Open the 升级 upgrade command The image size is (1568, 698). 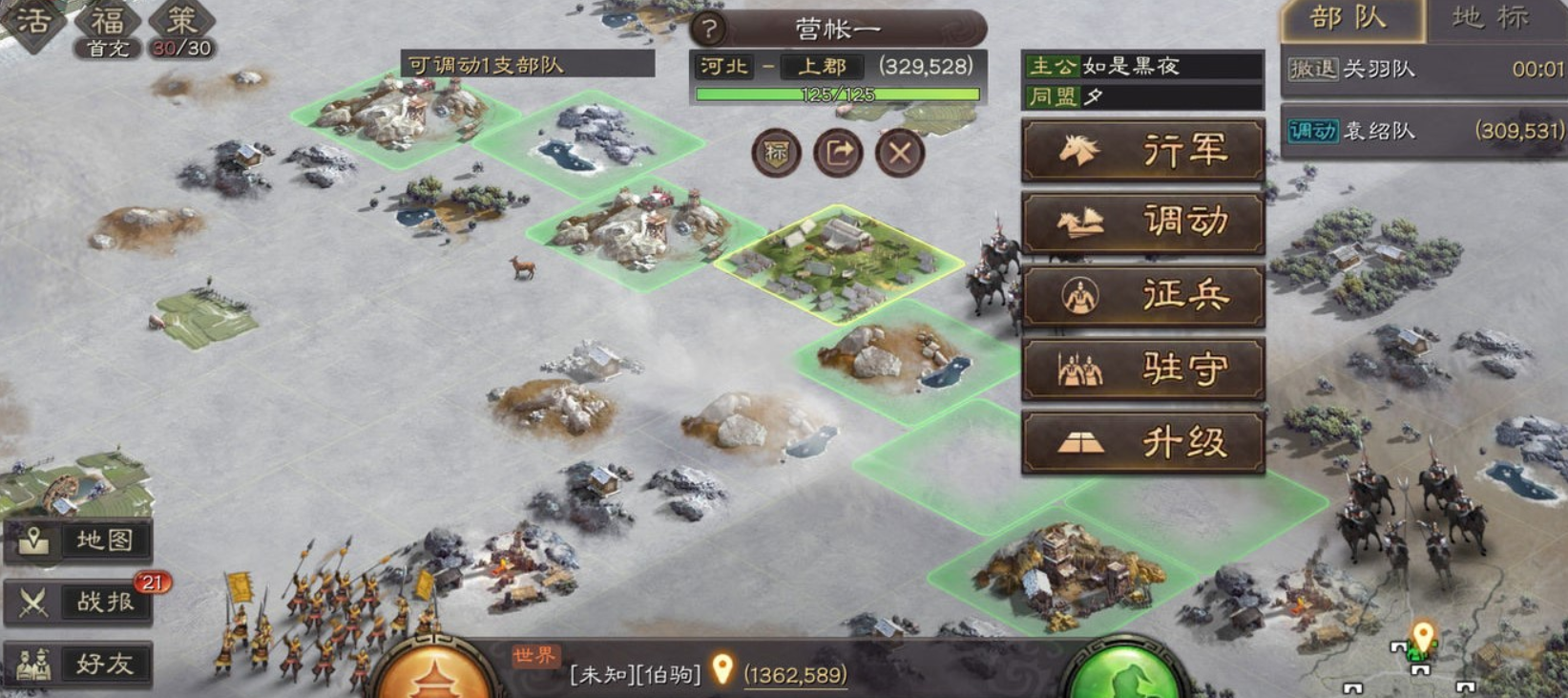click(x=1142, y=442)
